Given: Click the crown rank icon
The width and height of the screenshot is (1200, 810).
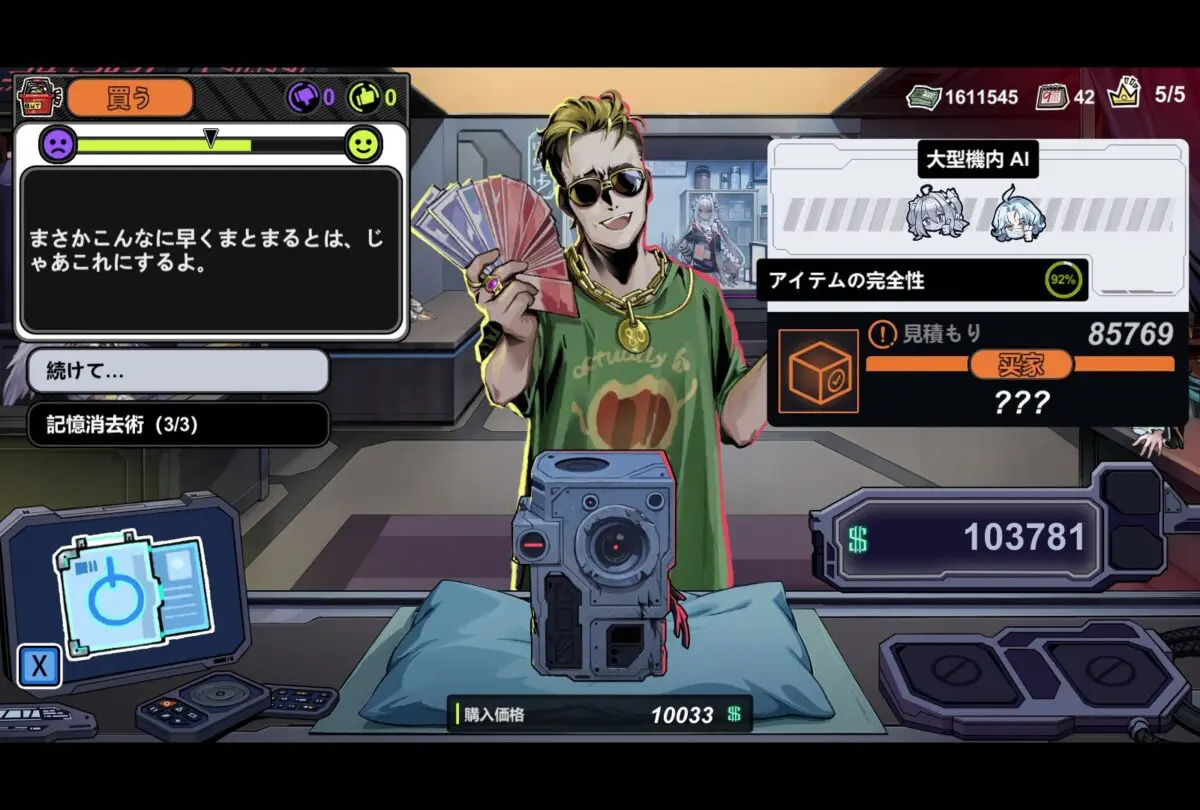Looking at the screenshot, I should coord(1124,94).
